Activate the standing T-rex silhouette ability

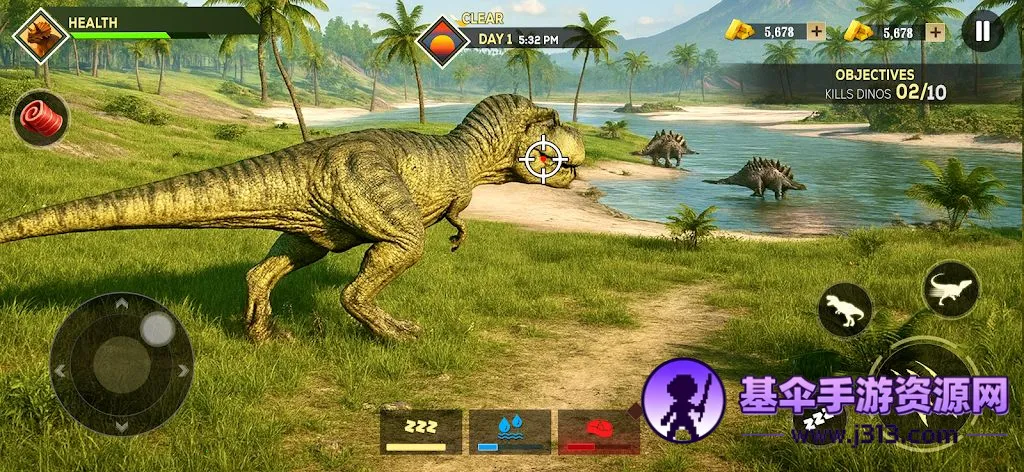(845, 310)
